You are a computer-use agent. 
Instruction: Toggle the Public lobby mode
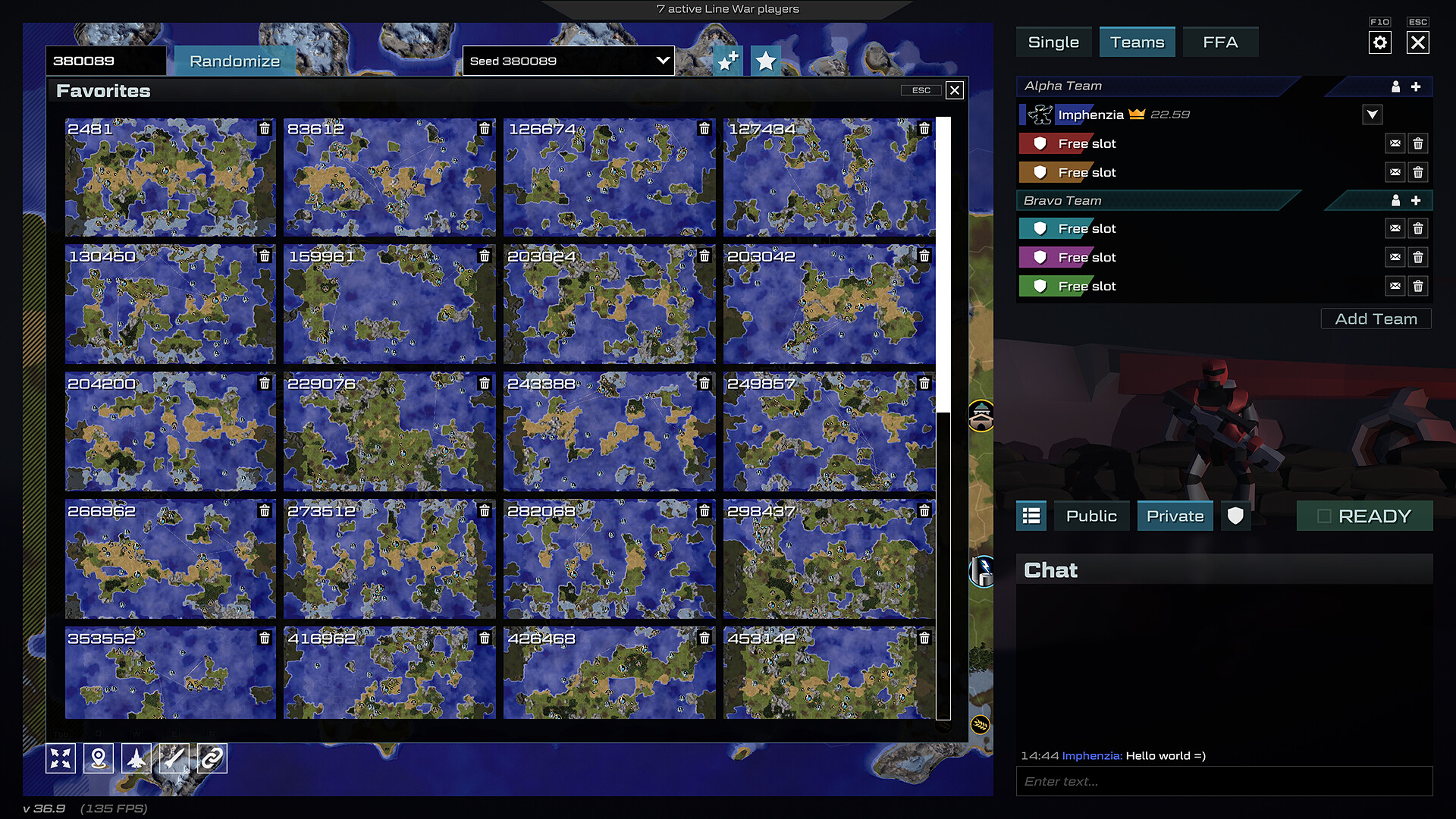1091,516
